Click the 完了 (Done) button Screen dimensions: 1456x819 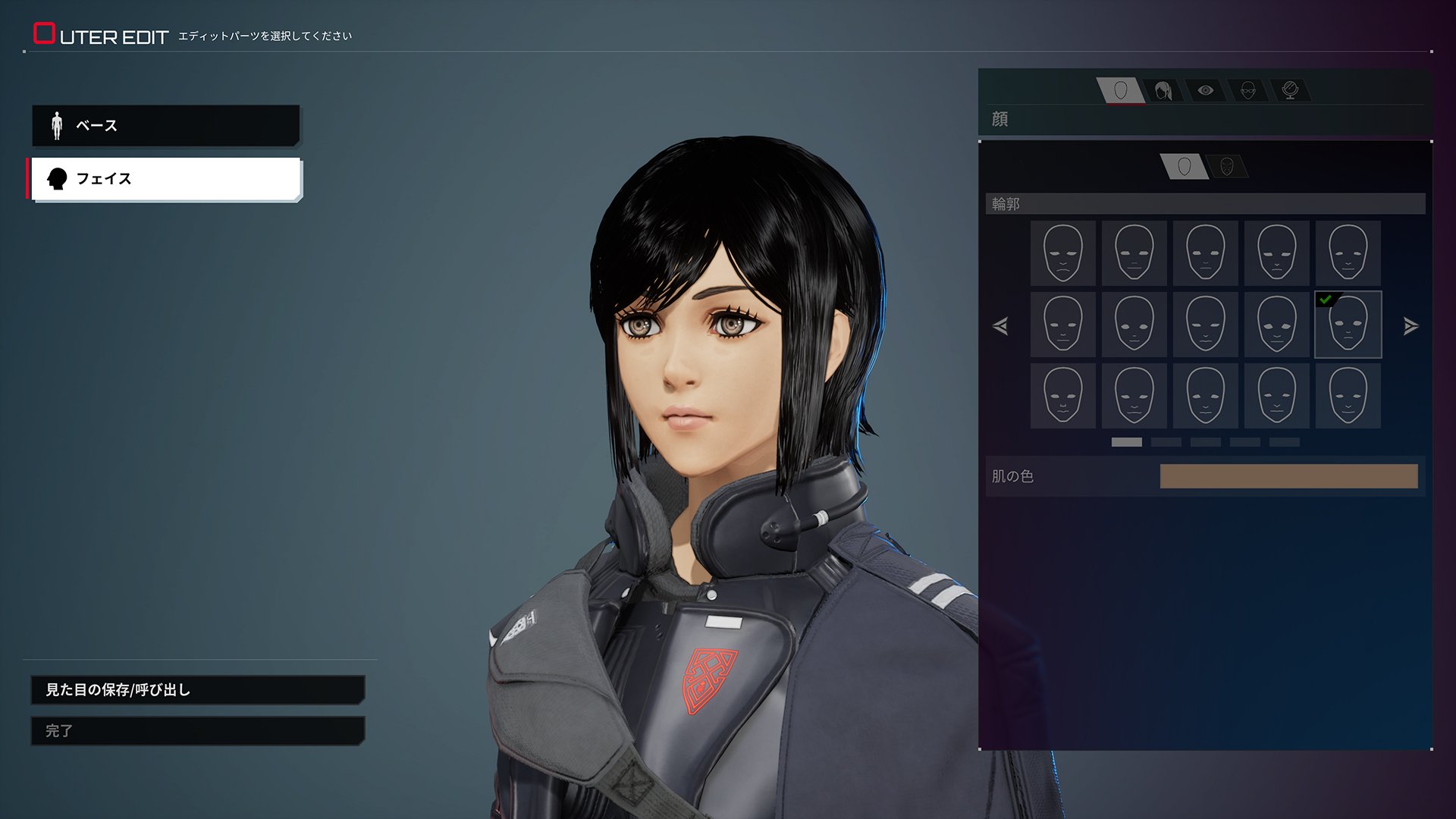(x=197, y=731)
